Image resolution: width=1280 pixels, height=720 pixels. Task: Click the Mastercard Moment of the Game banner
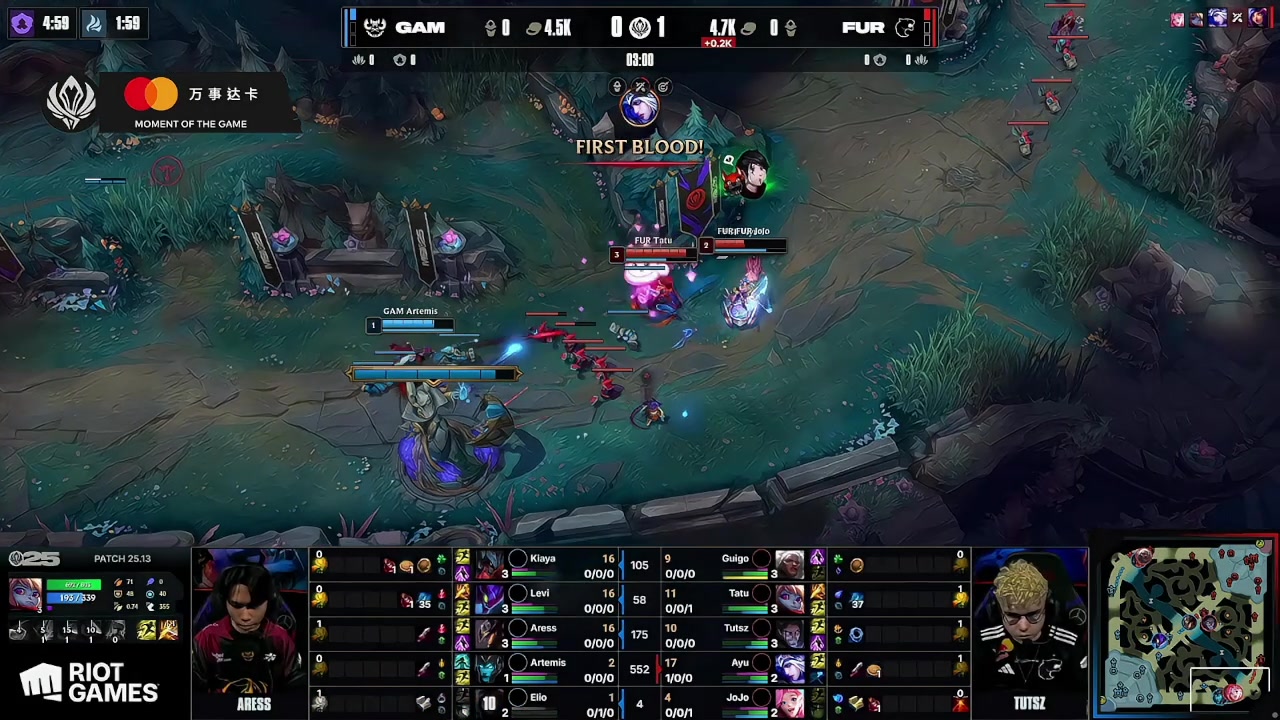pos(190,103)
